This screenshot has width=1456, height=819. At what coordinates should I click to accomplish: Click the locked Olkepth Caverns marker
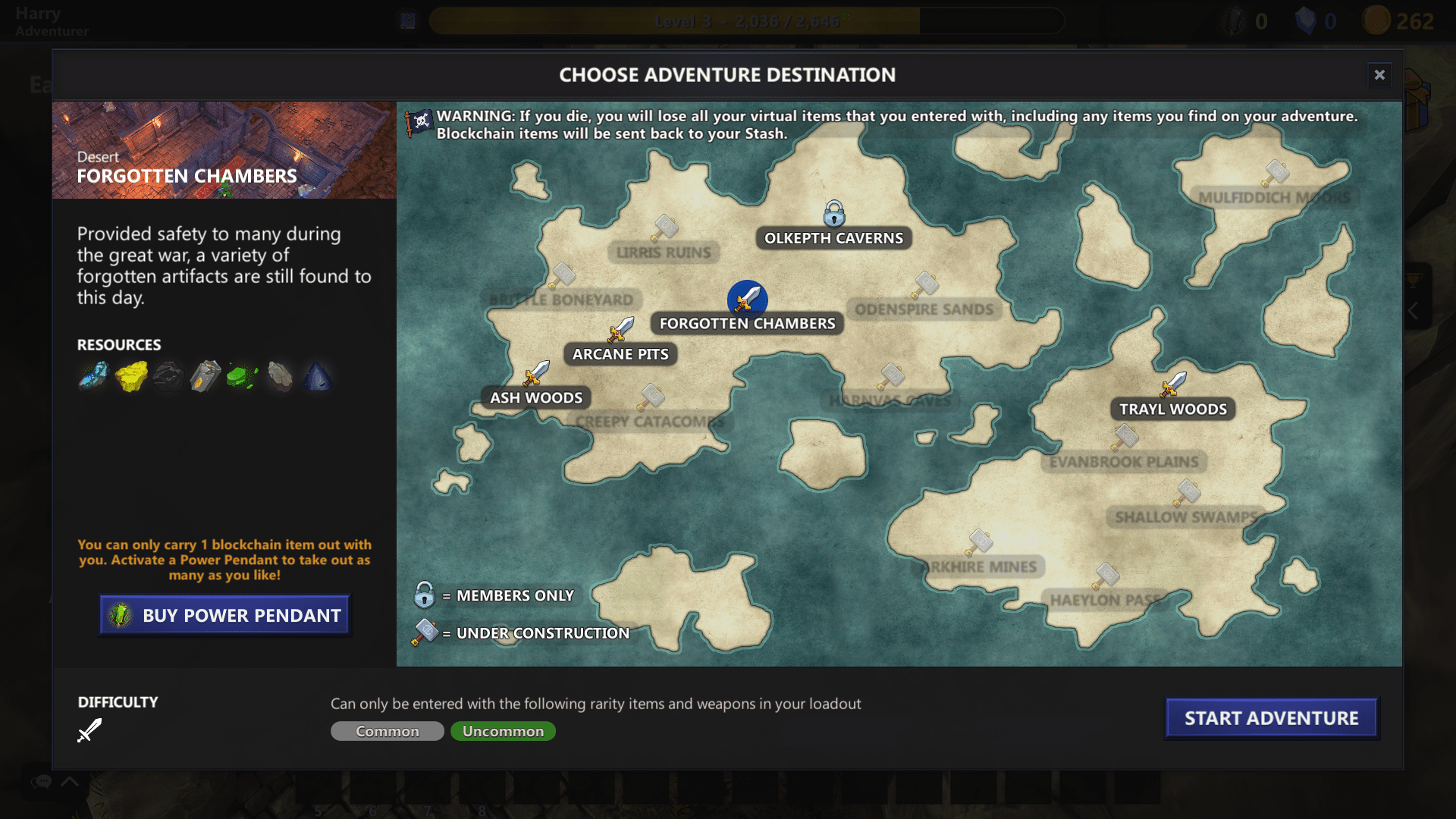click(x=834, y=214)
